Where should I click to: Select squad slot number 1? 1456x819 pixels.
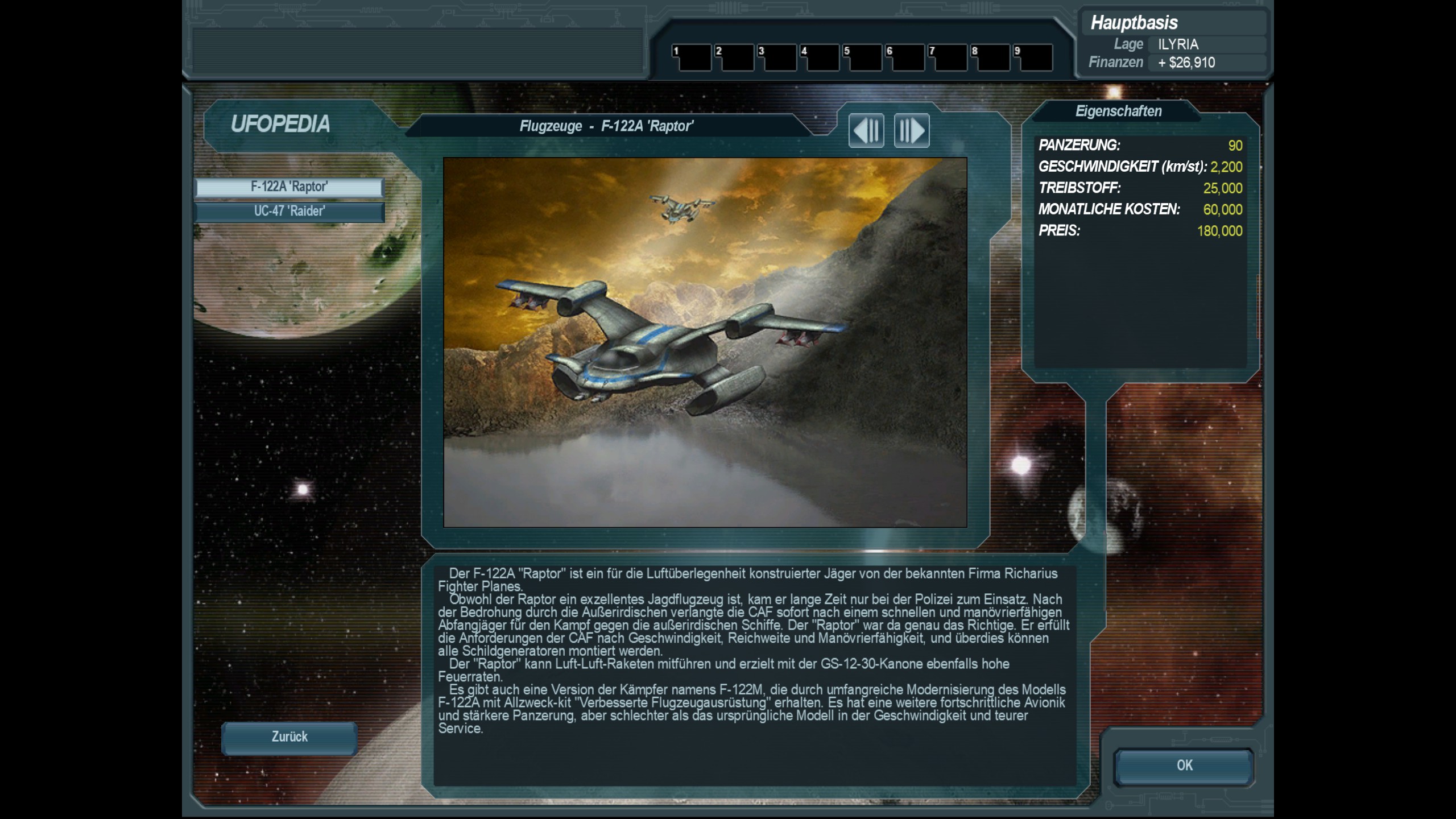(691, 58)
